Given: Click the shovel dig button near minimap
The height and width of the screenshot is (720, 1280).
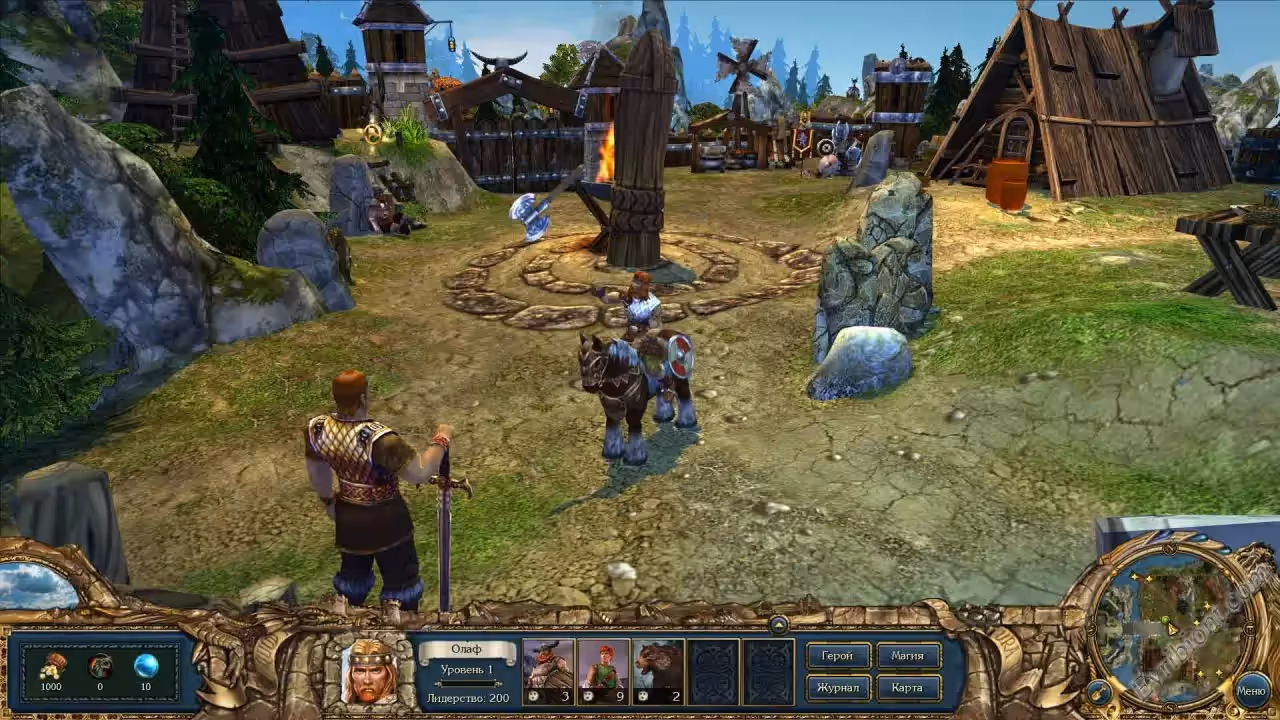Looking at the screenshot, I should 1098,691.
